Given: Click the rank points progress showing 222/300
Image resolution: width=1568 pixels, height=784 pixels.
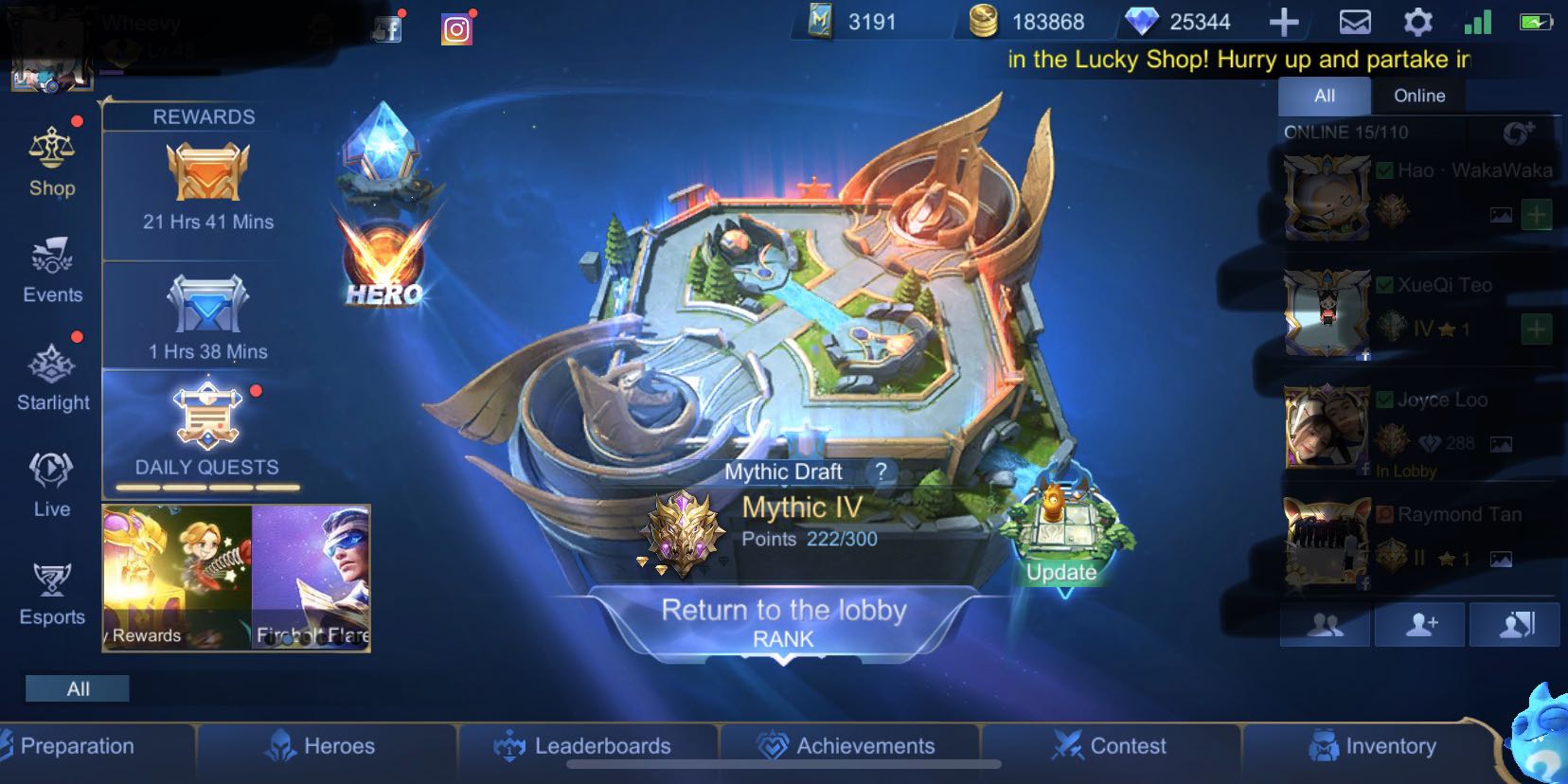Looking at the screenshot, I should point(810,538).
